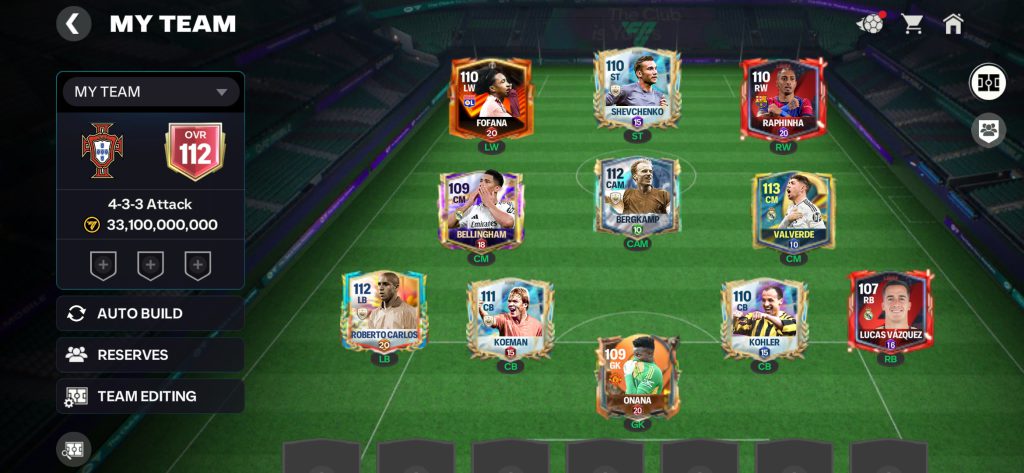The image size is (1024, 473).
Task: Select the Shevchenko striker card
Action: [637, 88]
